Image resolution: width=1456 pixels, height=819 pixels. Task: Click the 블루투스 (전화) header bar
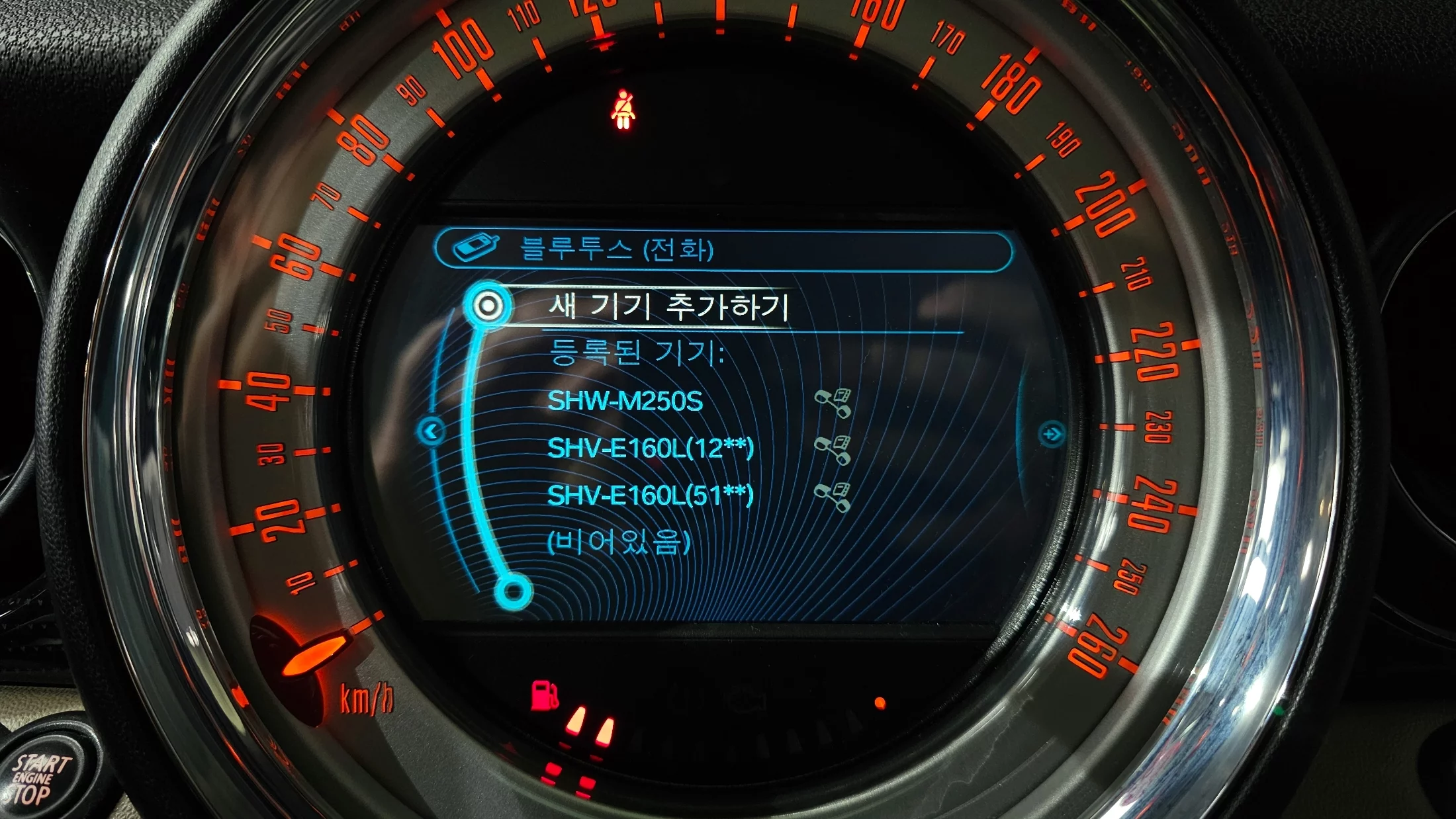(723, 250)
